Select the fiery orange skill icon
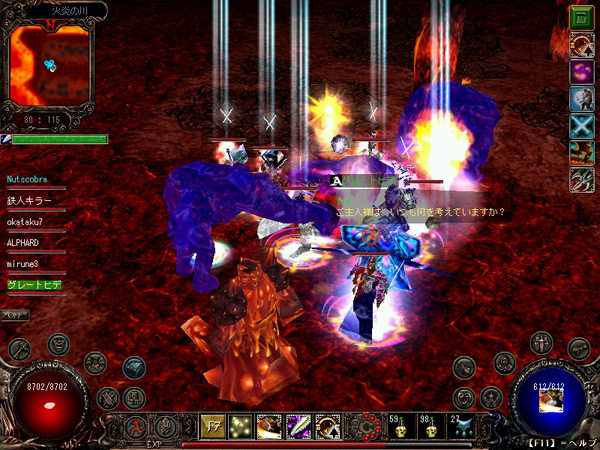The width and height of the screenshot is (600, 450). coord(581,153)
